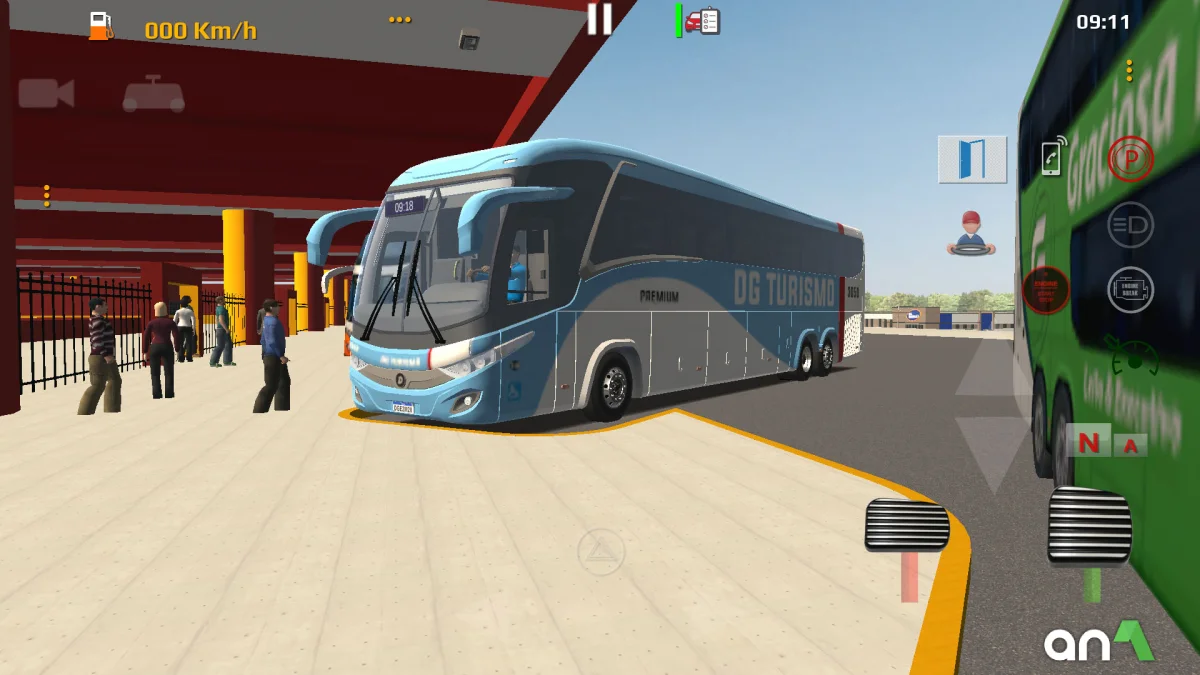Open the three-dot menu at top center

[400, 20]
